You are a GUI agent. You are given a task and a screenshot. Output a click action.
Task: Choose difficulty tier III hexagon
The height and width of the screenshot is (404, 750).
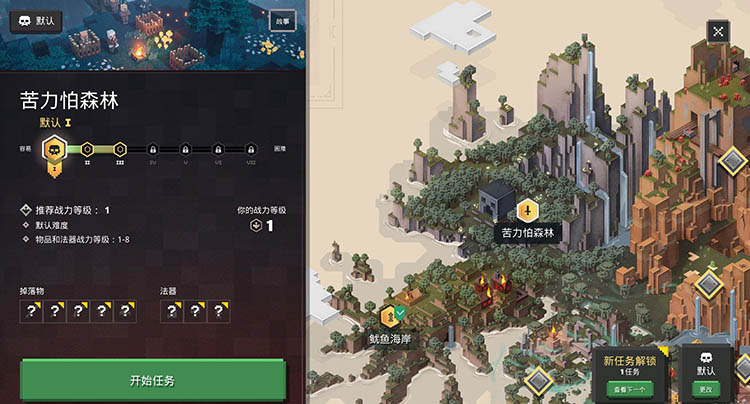120,150
